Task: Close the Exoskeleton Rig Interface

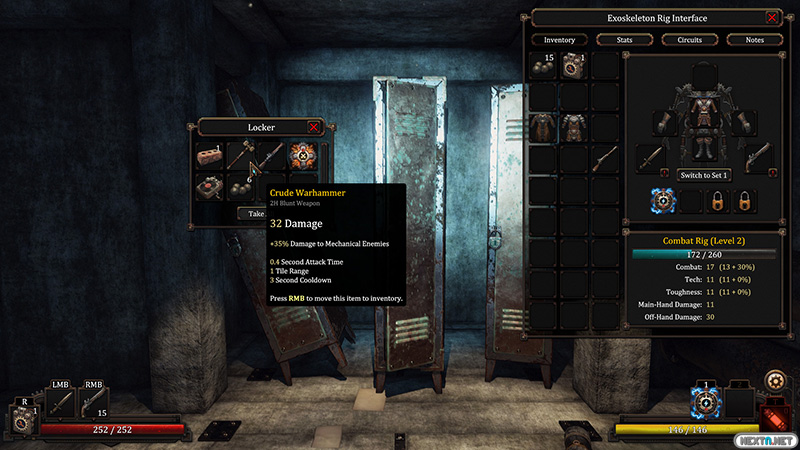Action: pos(772,18)
